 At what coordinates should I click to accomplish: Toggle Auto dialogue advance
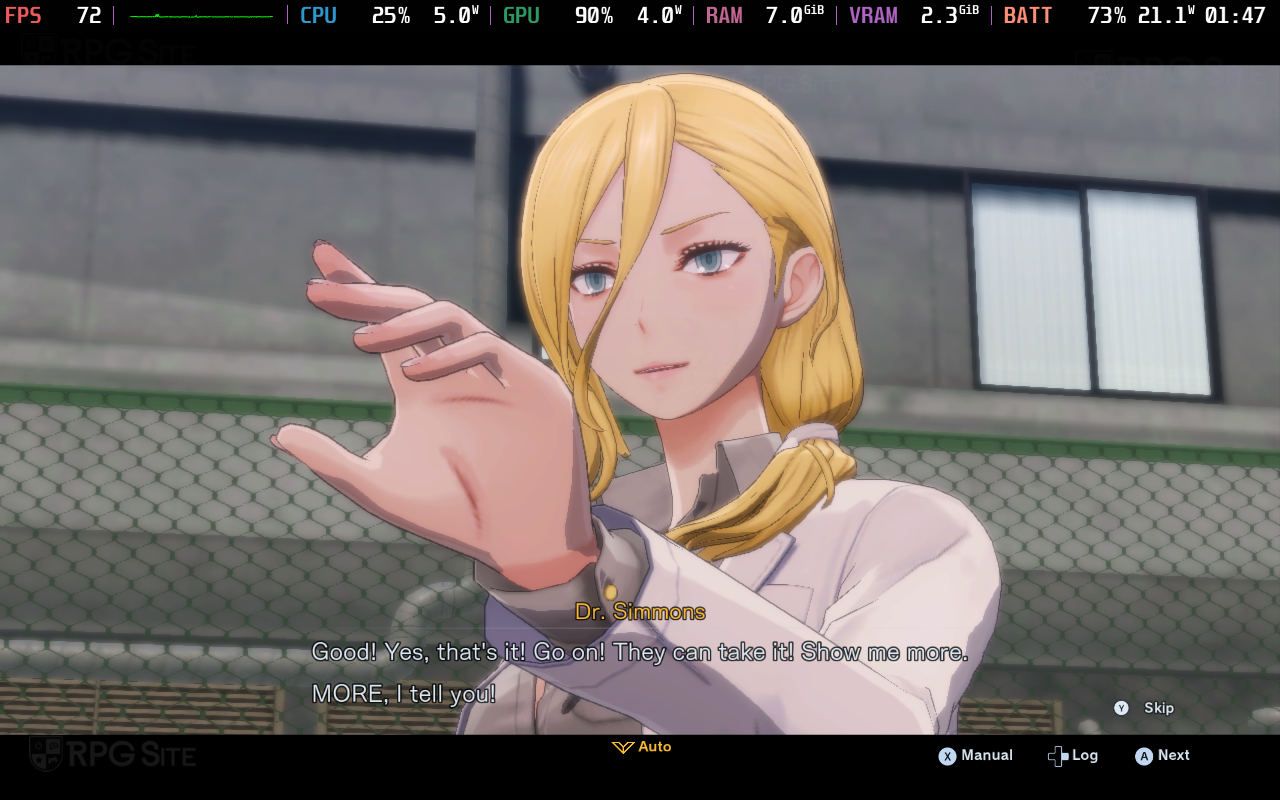click(642, 747)
